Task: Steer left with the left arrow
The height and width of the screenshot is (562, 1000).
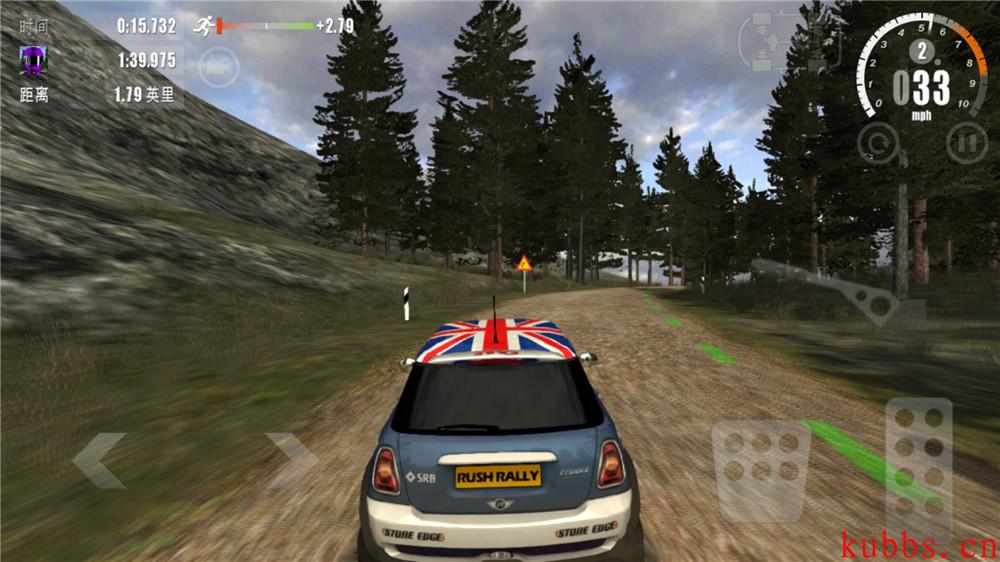Action: coord(99,460)
